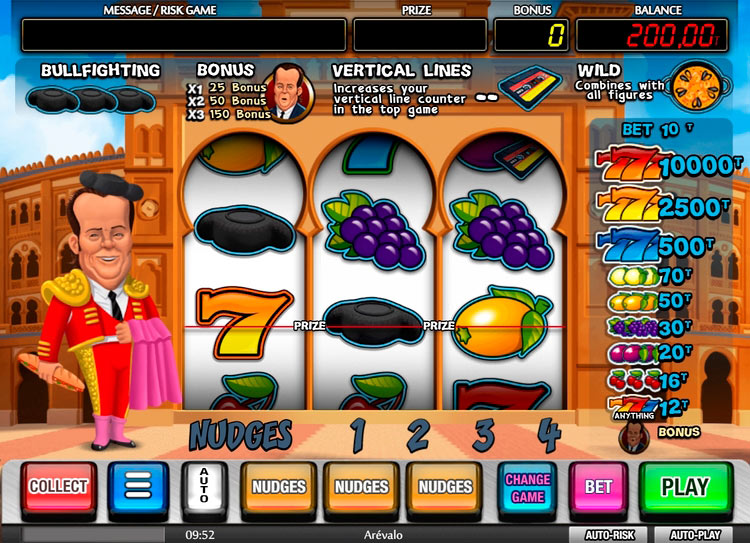Activate the AUTO-PLAY option
This screenshot has width=750, height=543.
[696, 534]
